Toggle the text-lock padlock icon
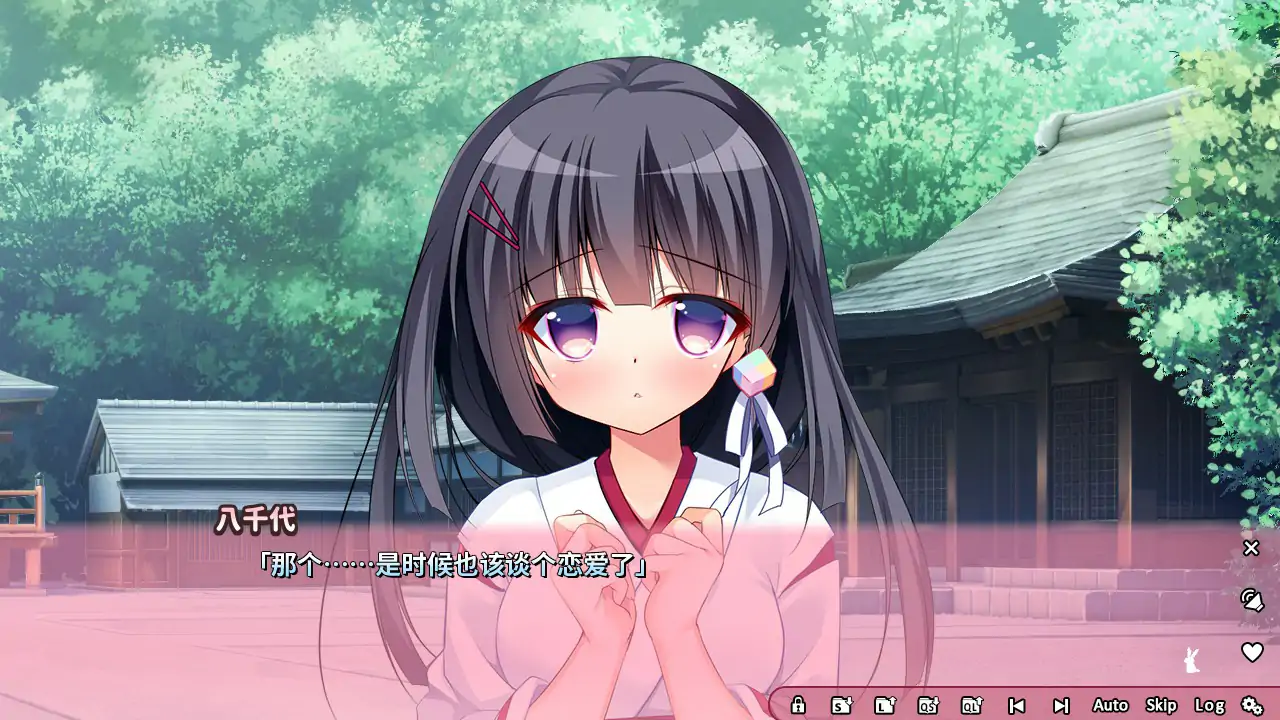Image resolution: width=1280 pixels, height=720 pixels. (799, 705)
